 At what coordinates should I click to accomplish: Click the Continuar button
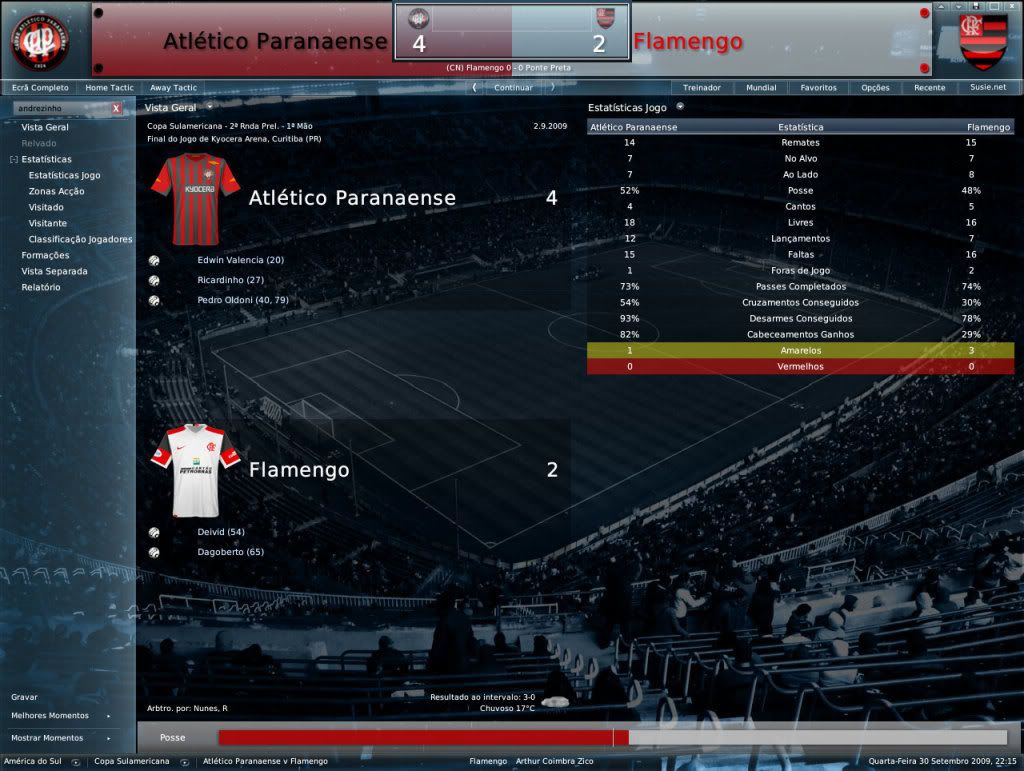click(513, 88)
